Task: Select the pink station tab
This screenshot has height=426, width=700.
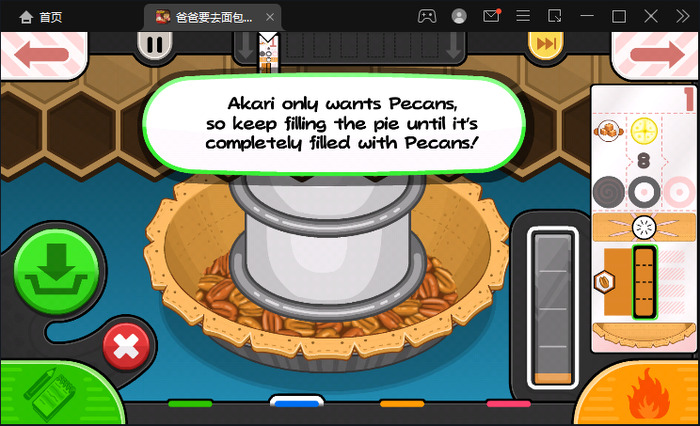Action: [x=508, y=404]
